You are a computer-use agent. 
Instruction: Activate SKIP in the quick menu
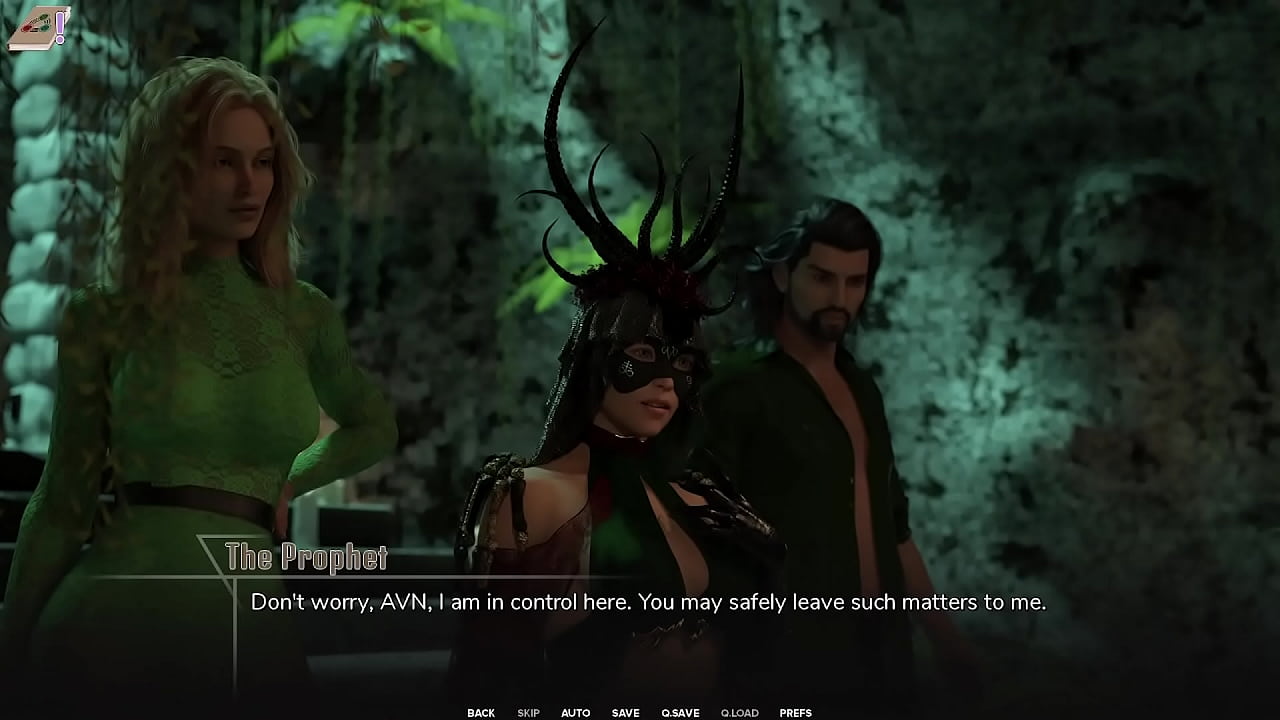click(x=528, y=713)
